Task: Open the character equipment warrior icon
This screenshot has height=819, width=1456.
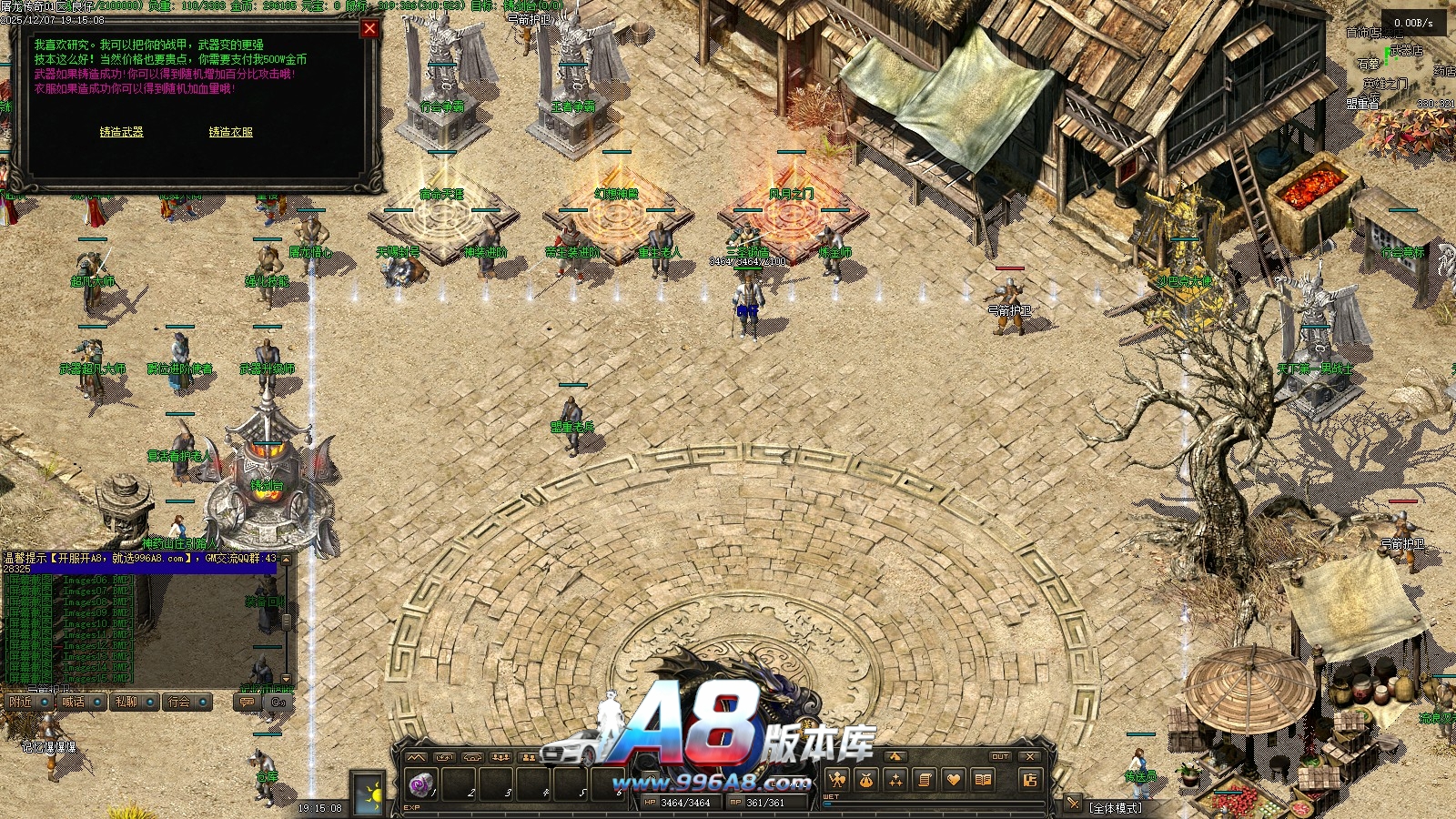Action: point(836,780)
